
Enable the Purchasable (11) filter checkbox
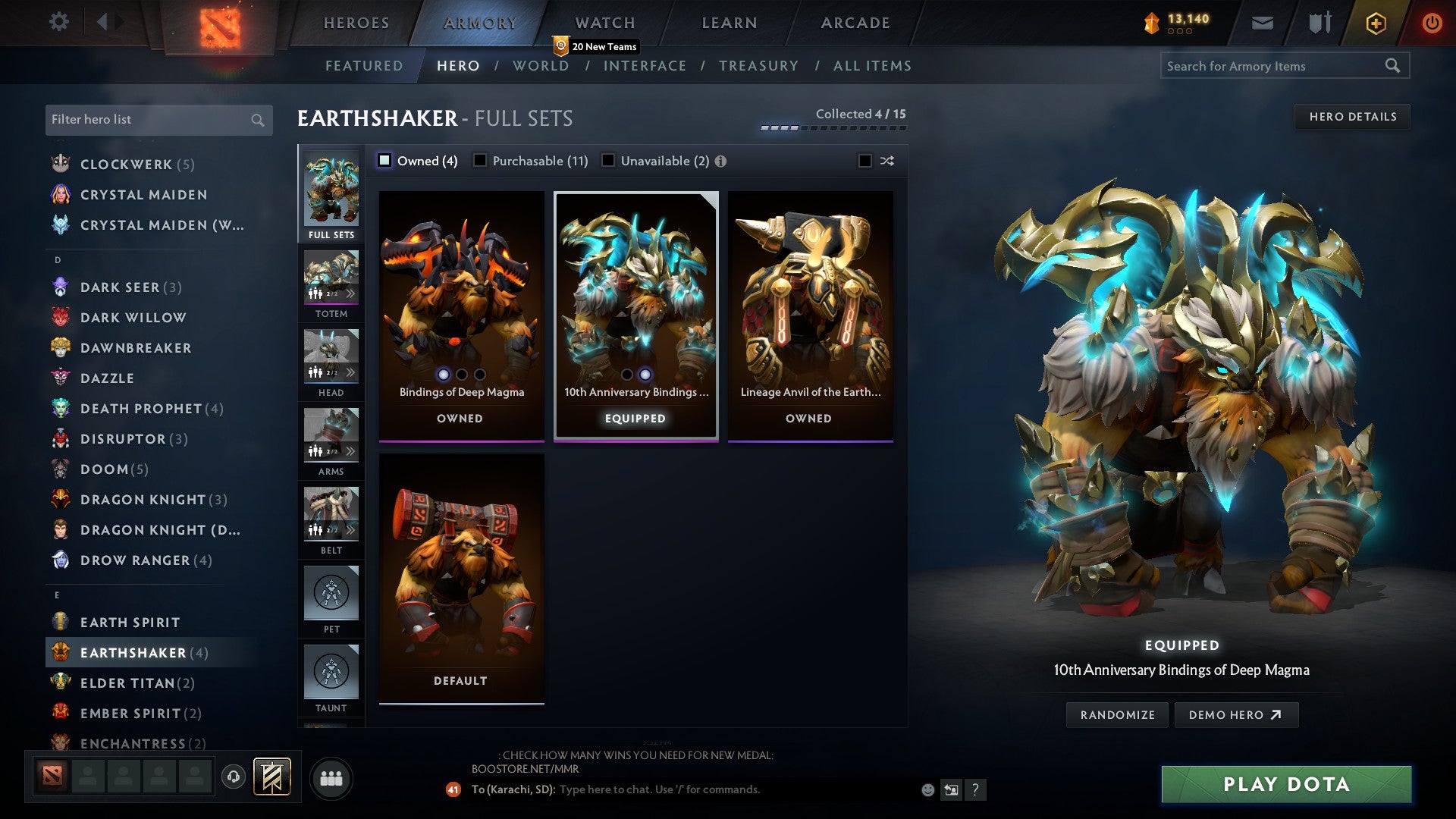pos(480,161)
